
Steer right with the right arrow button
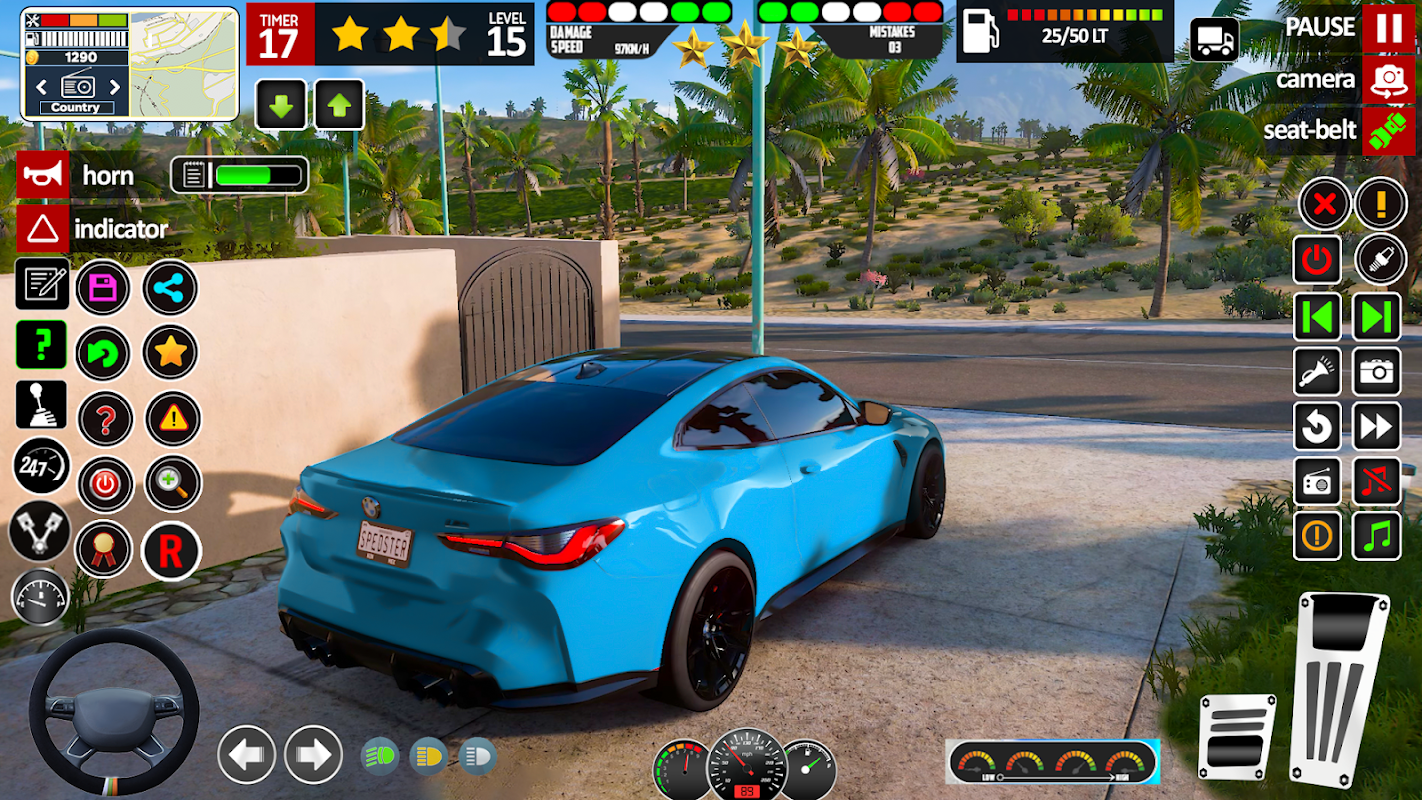tap(313, 754)
